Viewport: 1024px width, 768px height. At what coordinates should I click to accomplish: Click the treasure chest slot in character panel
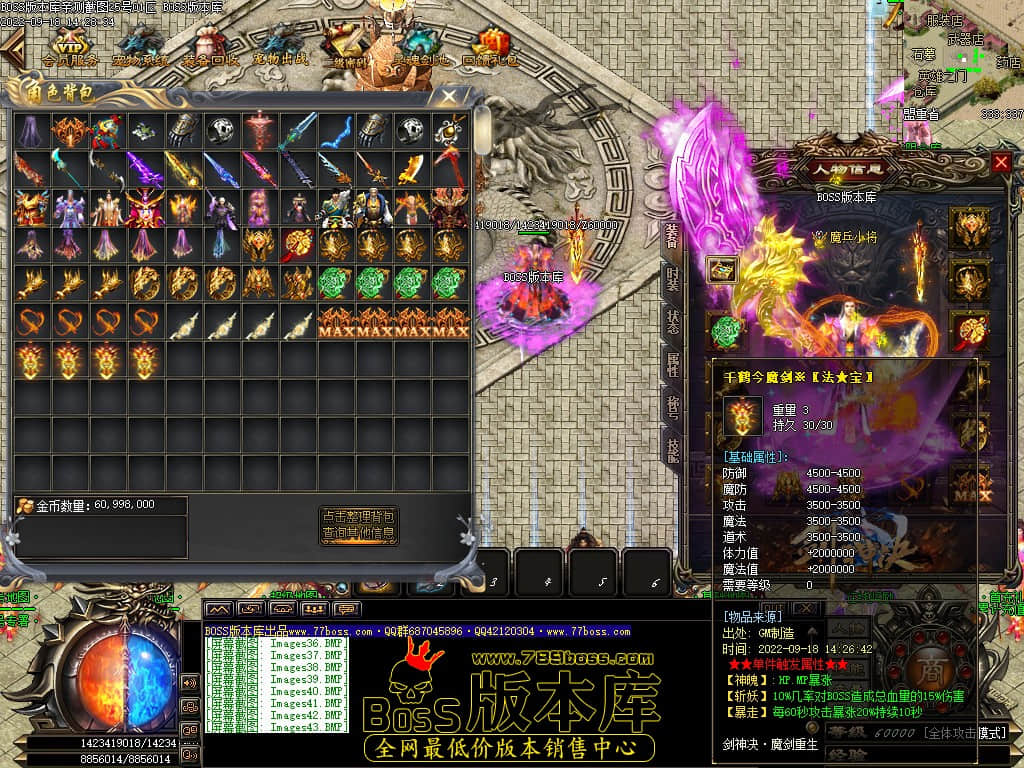pyautogui.click(x=724, y=270)
